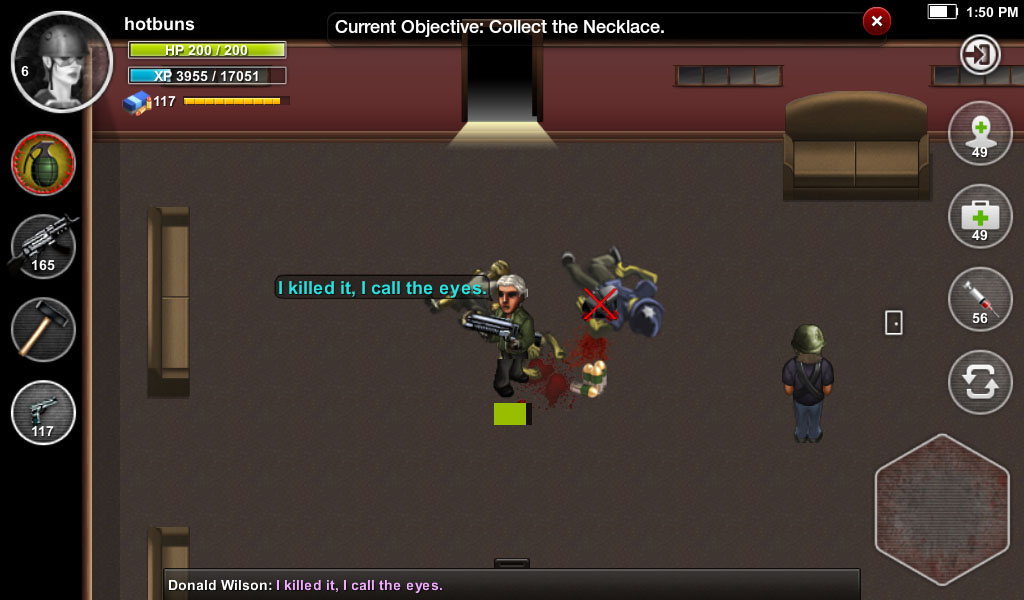Equip the assault rifle with 165 ammo
1024x600 pixels.
click(43, 247)
